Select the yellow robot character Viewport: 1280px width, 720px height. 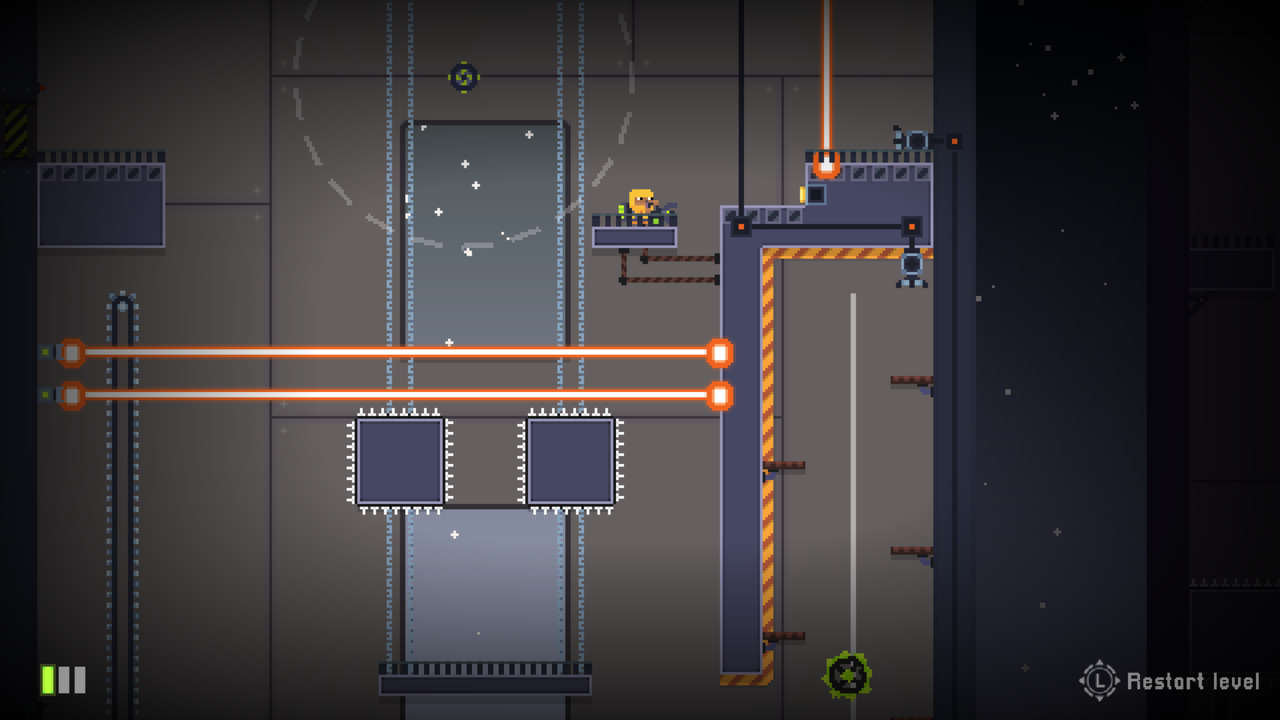pos(641,200)
